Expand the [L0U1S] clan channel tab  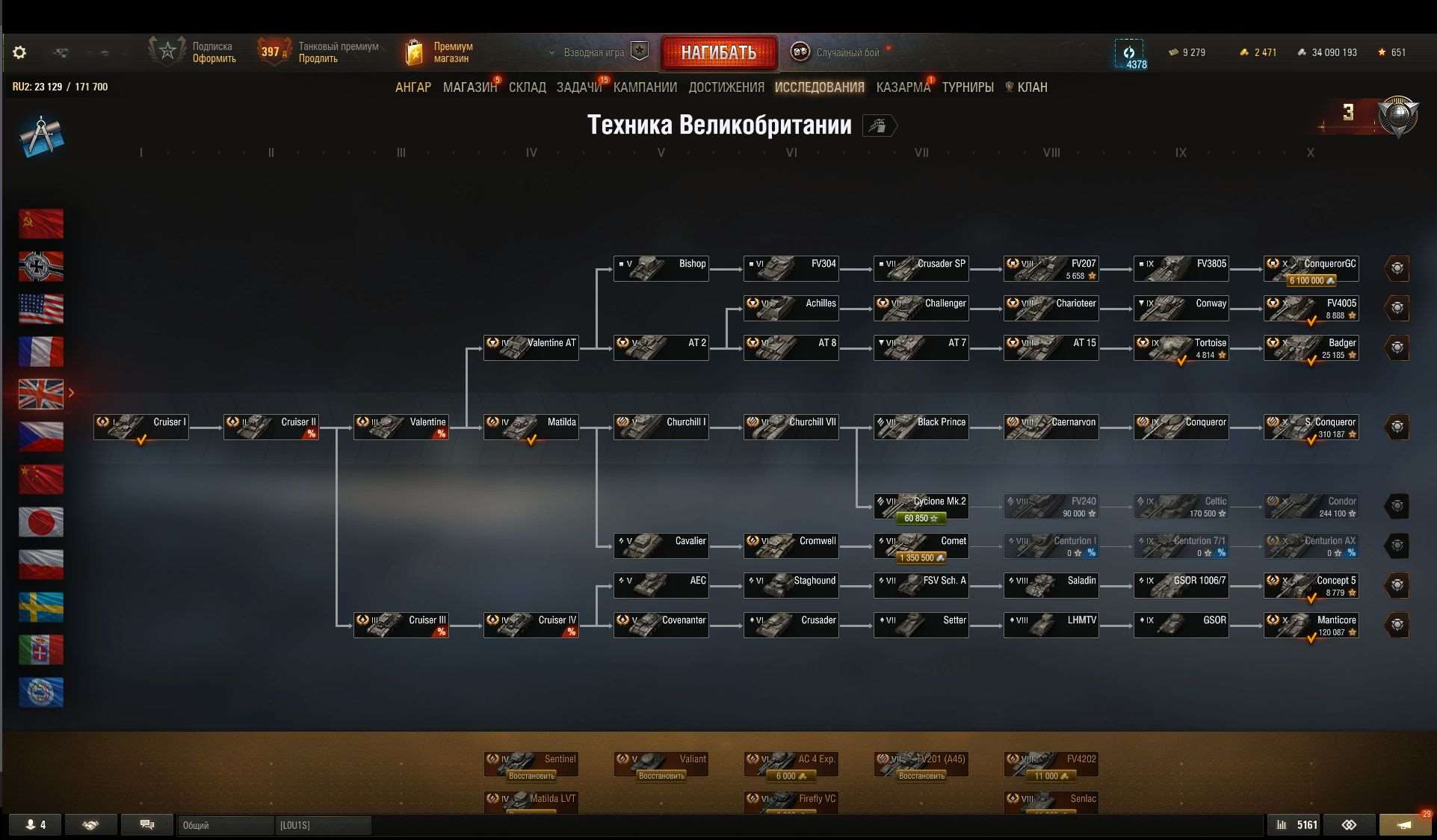click(323, 825)
